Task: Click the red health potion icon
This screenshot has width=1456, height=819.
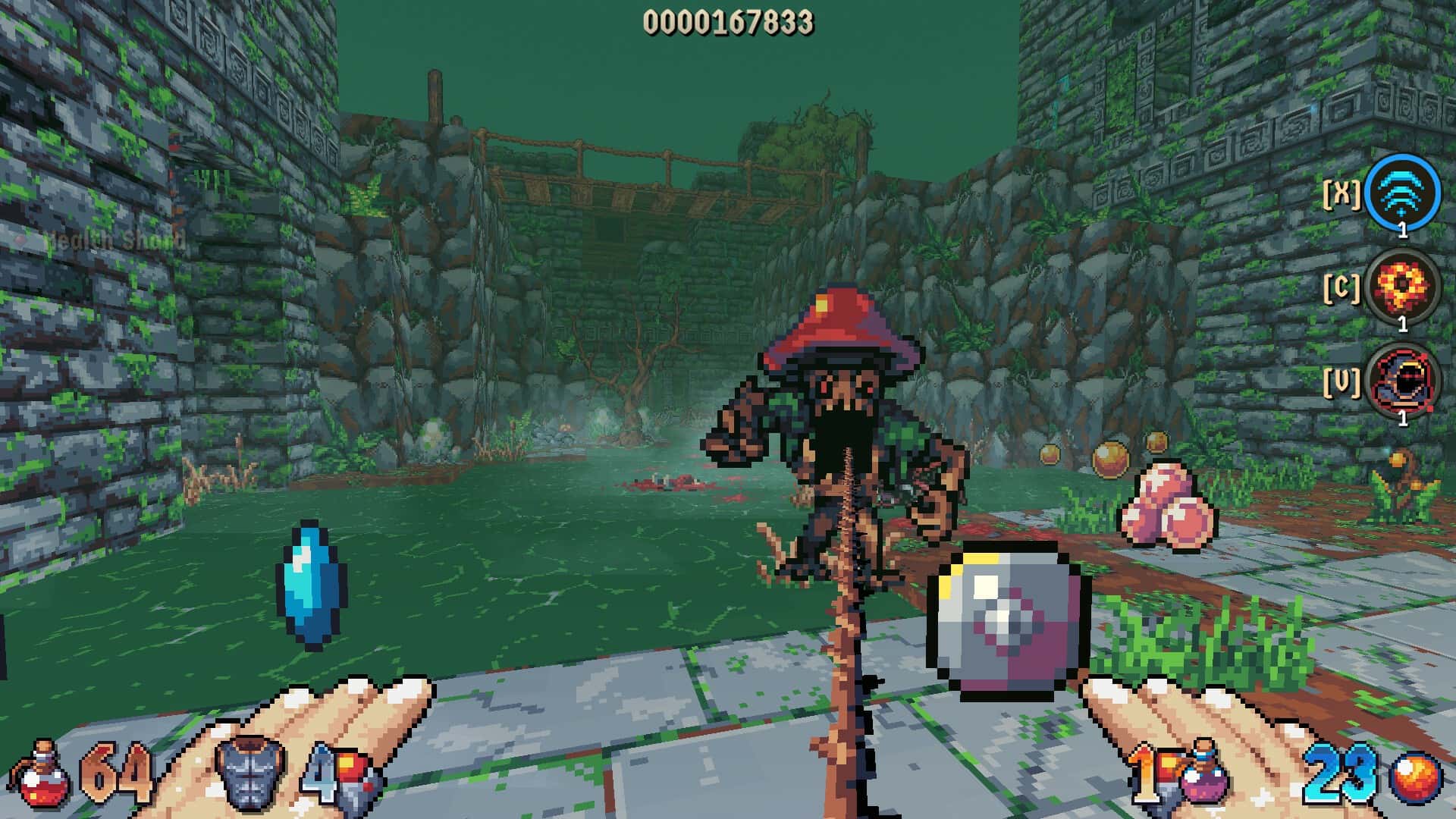Action: [42, 773]
